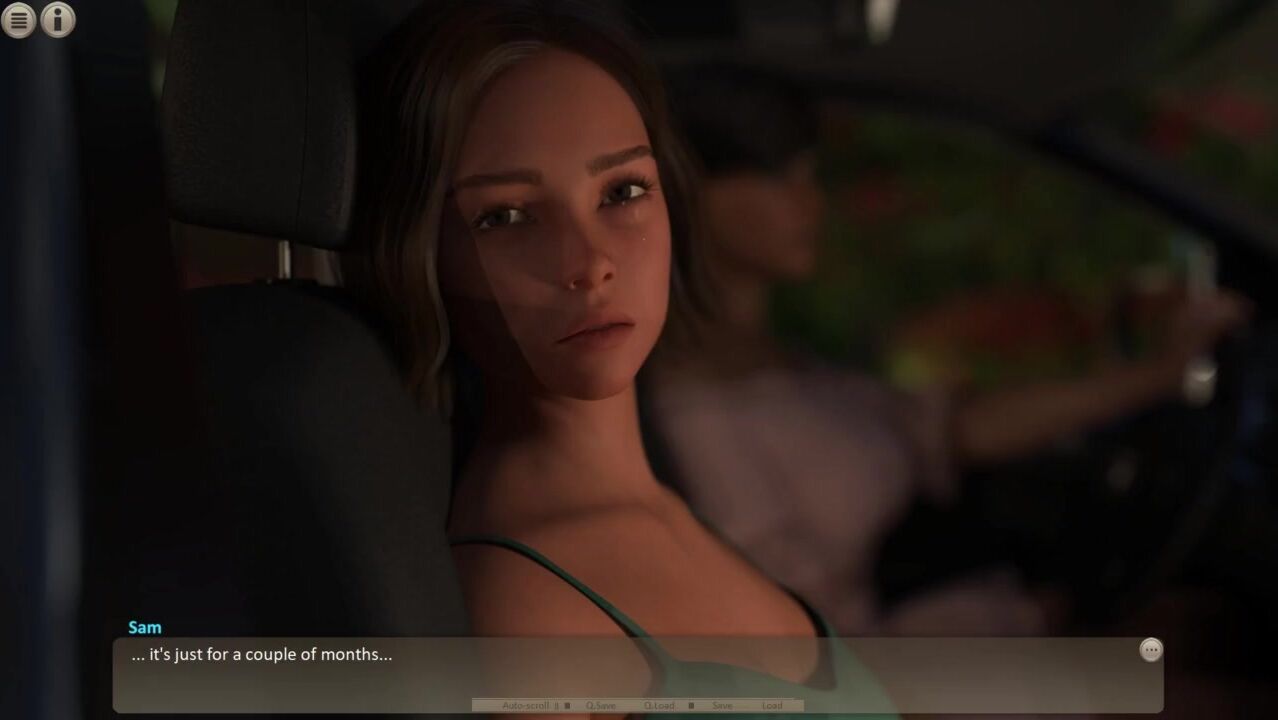Toggle Auto-scroll in the quick menu

point(525,706)
